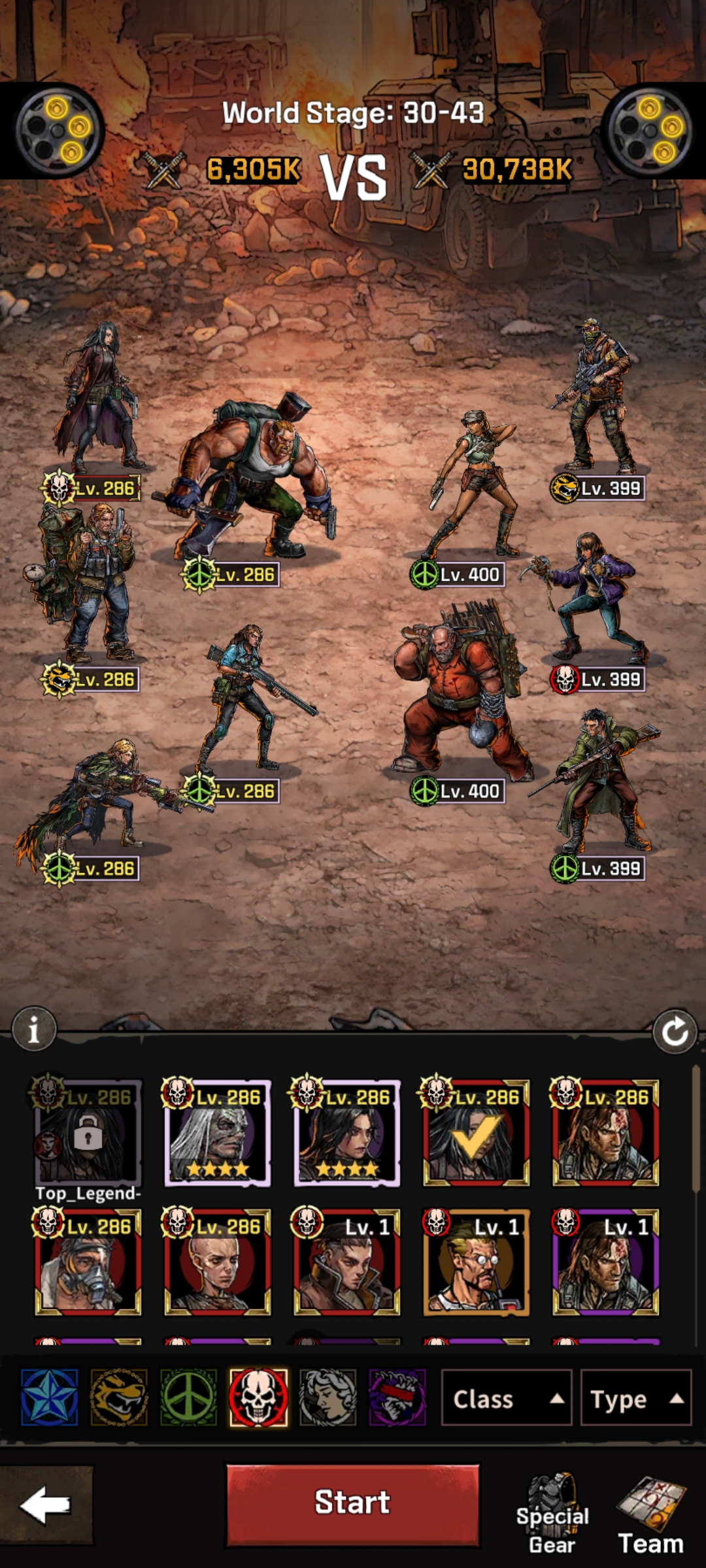Select the red skull faction filter
706x1568 pixels.
click(x=258, y=1397)
